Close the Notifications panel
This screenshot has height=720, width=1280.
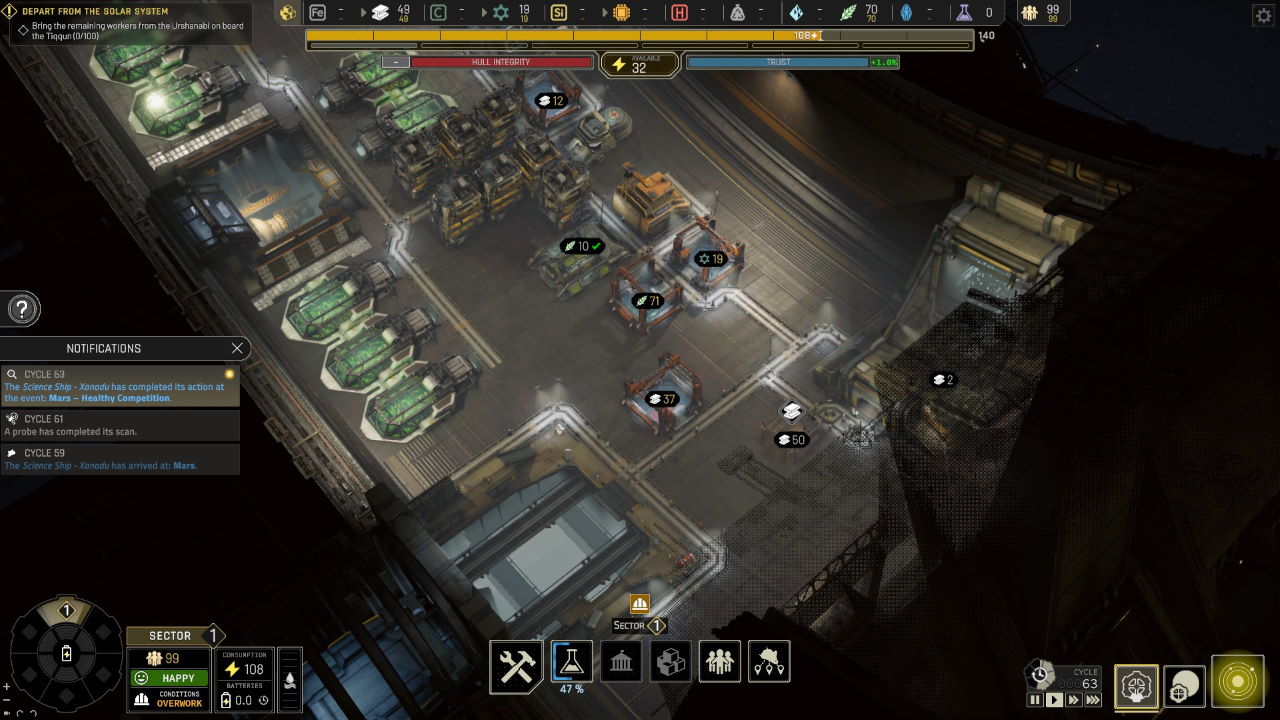[237, 348]
